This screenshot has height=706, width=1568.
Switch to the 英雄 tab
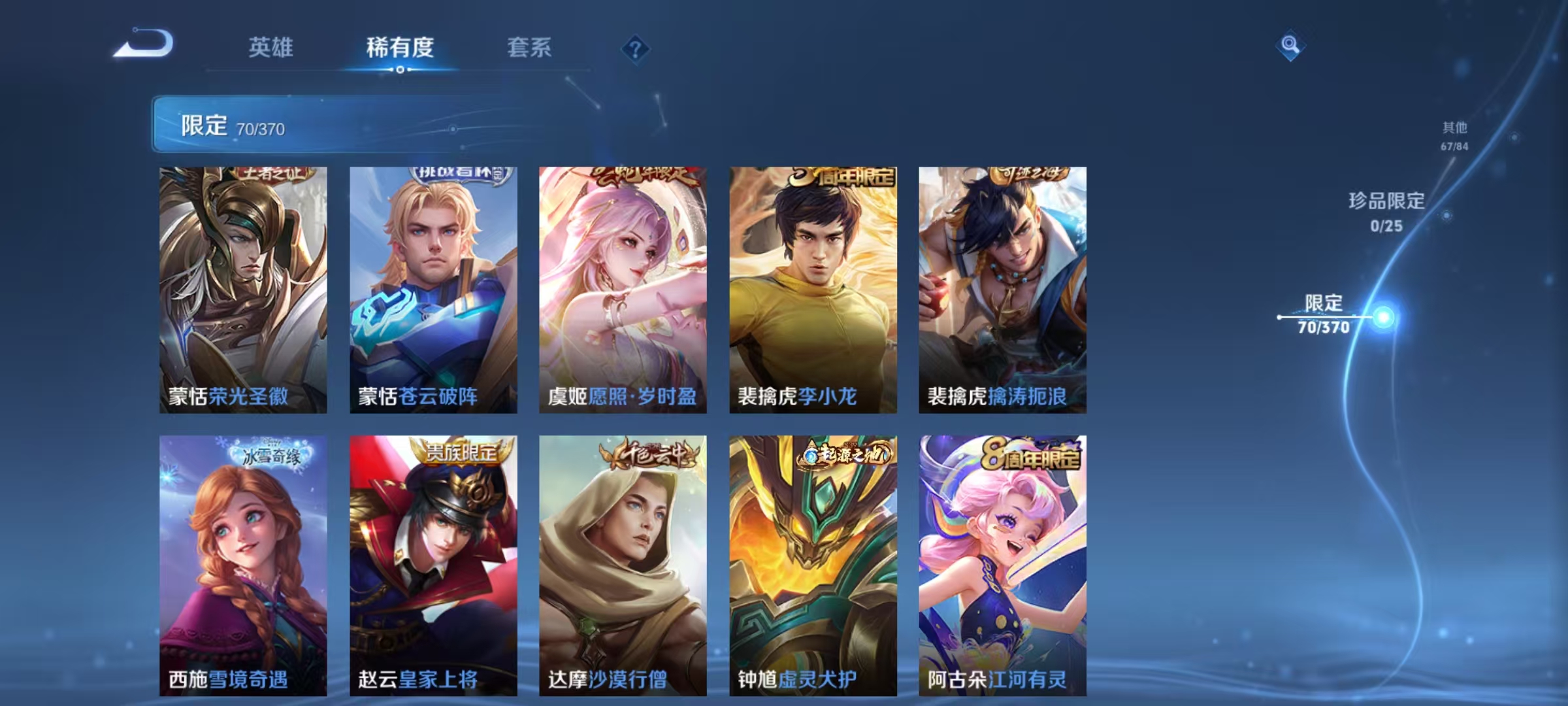tap(271, 48)
